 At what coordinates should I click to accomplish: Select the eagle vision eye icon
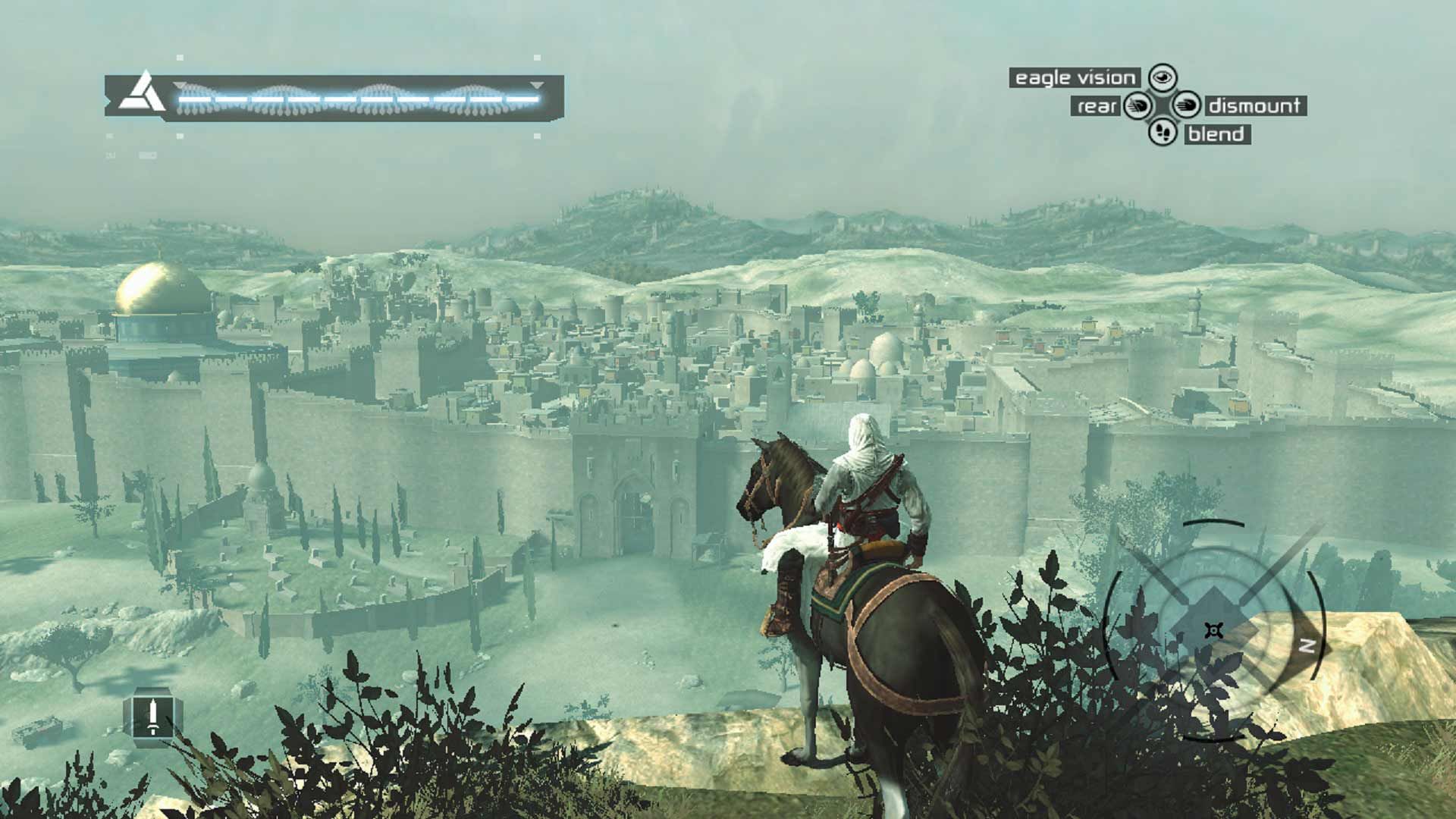(1163, 78)
